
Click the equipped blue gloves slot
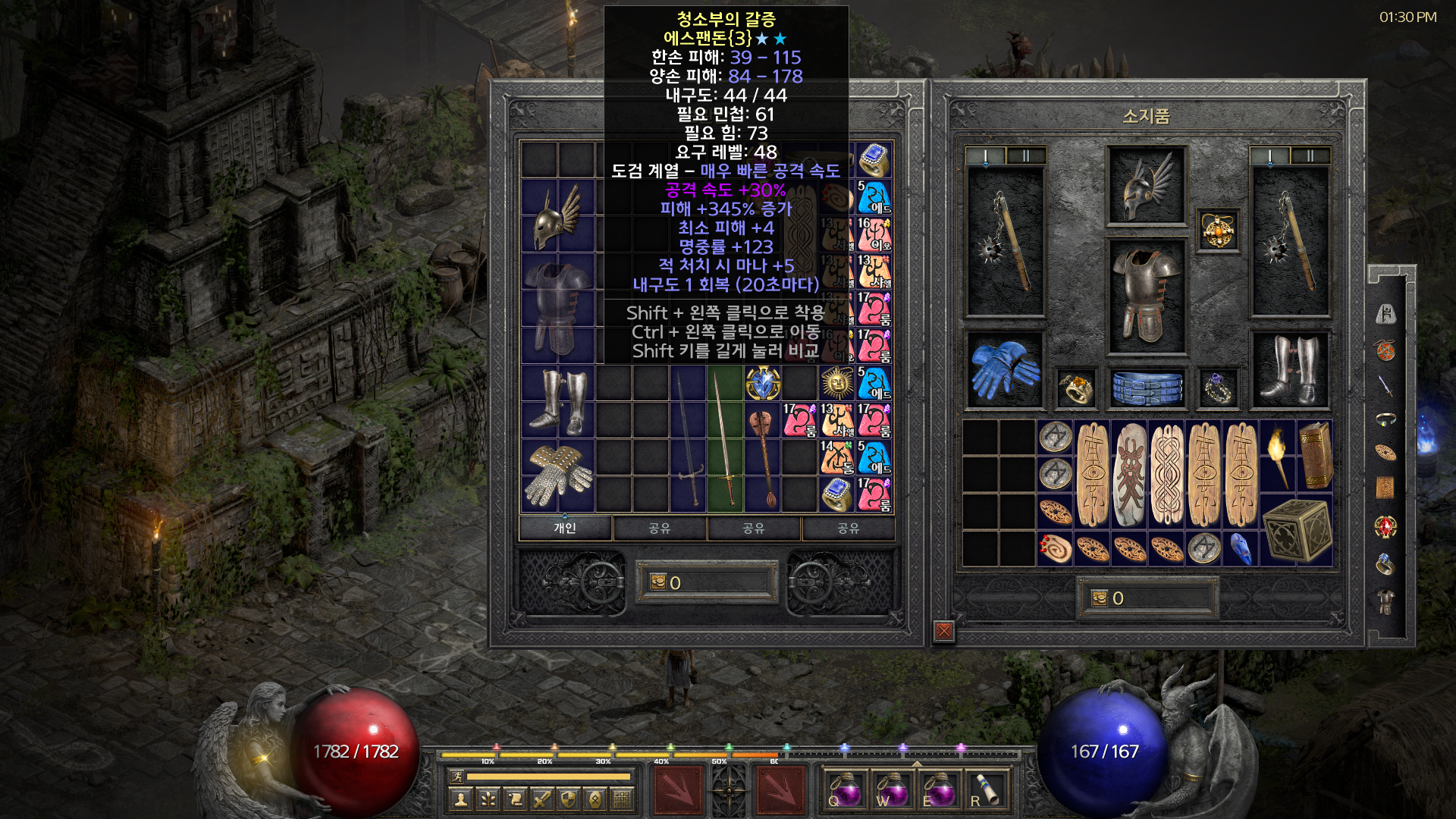1005,370
